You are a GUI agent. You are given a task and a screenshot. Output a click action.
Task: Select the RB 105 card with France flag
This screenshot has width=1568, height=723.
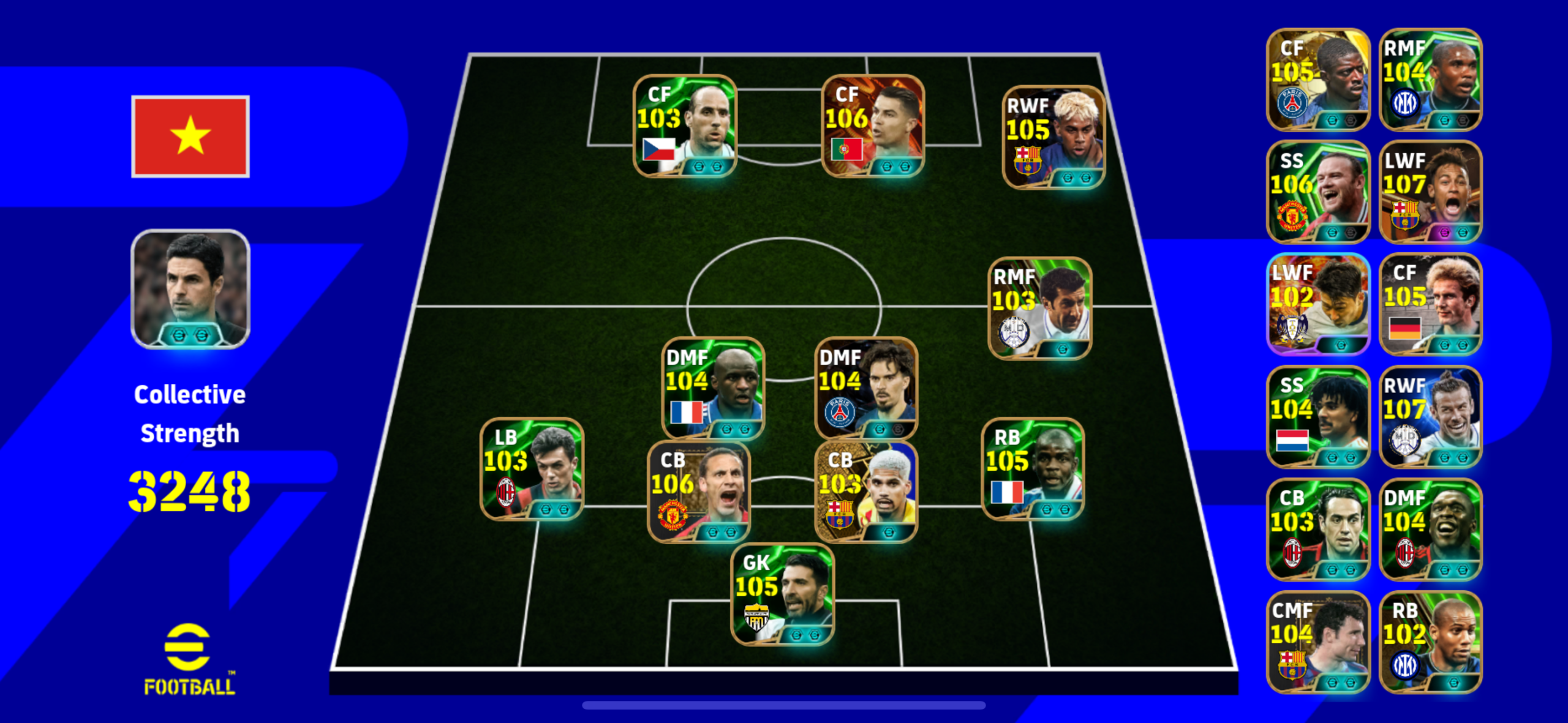(1033, 469)
